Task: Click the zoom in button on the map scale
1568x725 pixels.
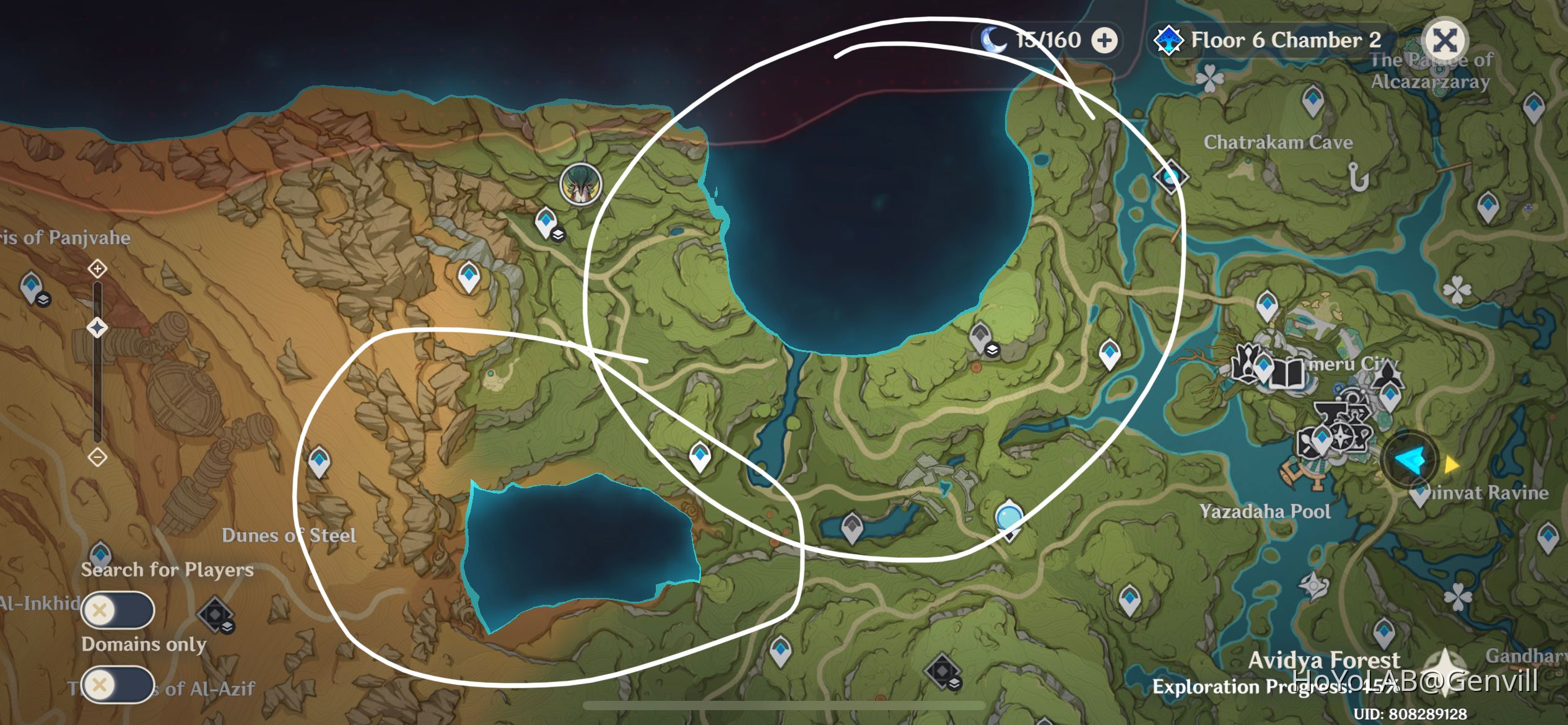Action: 97,269
